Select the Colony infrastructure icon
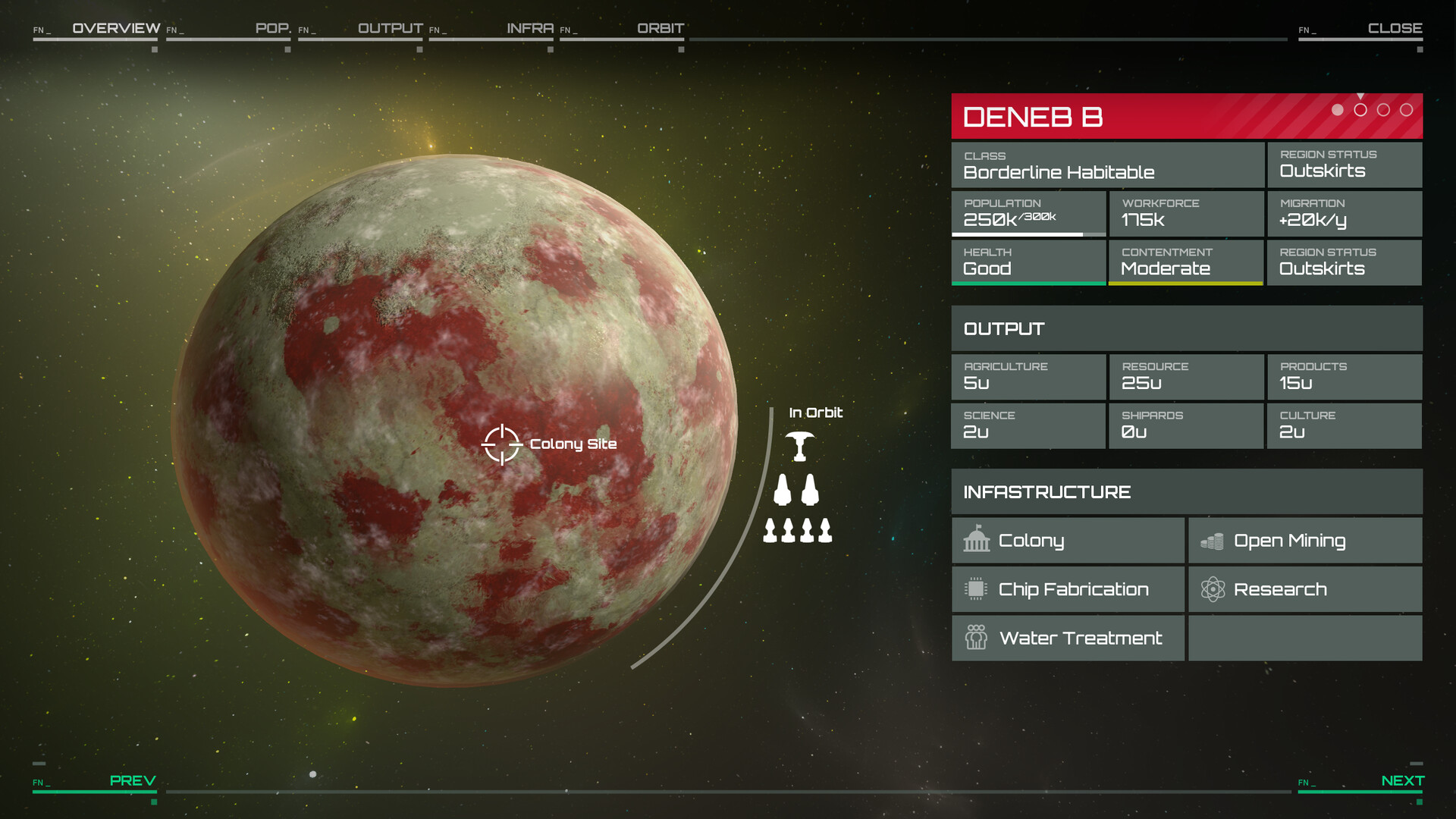This screenshot has height=819, width=1456. coord(977,540)
